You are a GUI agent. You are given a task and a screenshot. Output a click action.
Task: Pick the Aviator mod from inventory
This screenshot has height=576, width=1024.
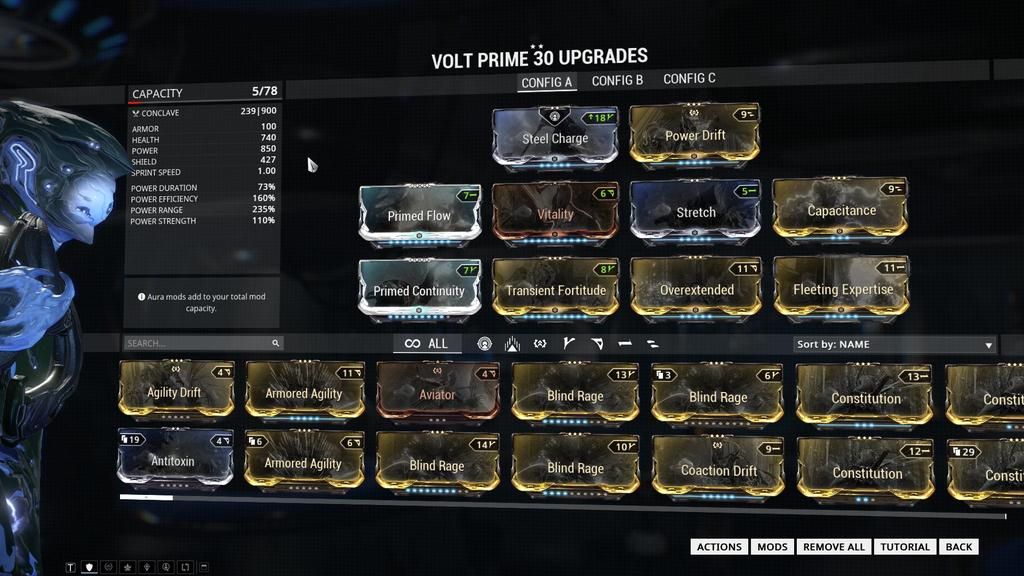(x=437, y=394)
